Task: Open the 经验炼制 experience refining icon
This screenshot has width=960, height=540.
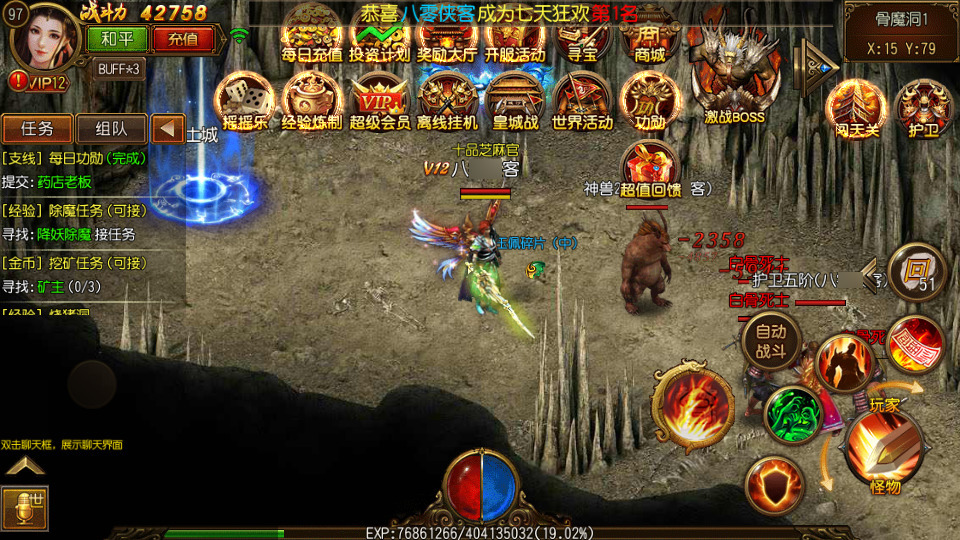Action: (x=311, y=101)
